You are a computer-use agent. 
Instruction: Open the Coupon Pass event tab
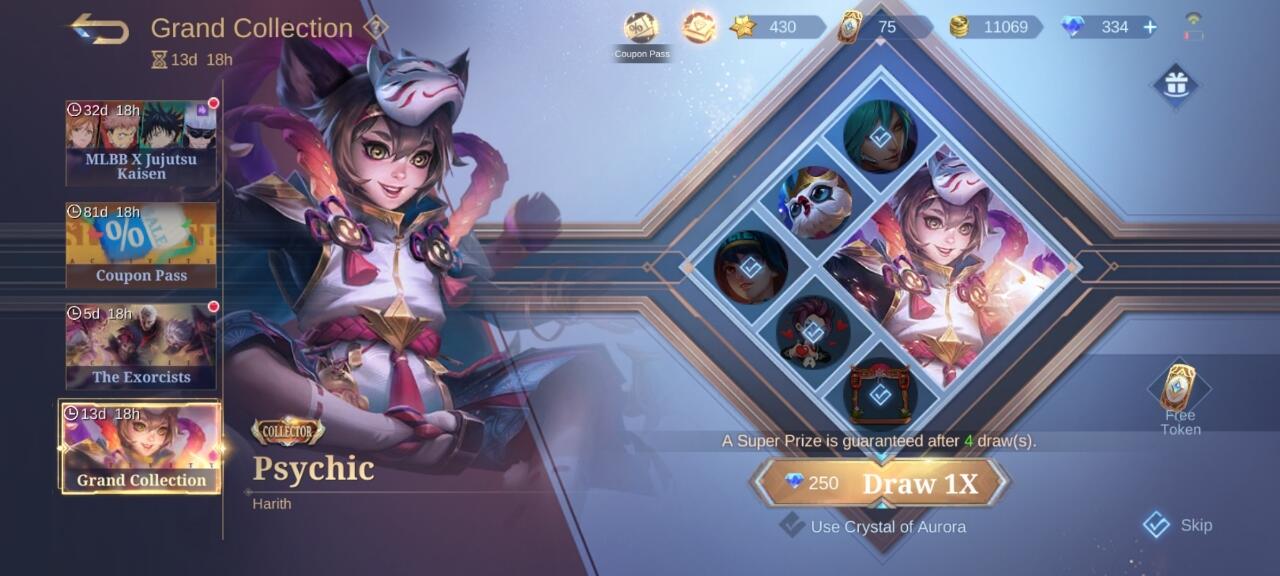(141, 244)
